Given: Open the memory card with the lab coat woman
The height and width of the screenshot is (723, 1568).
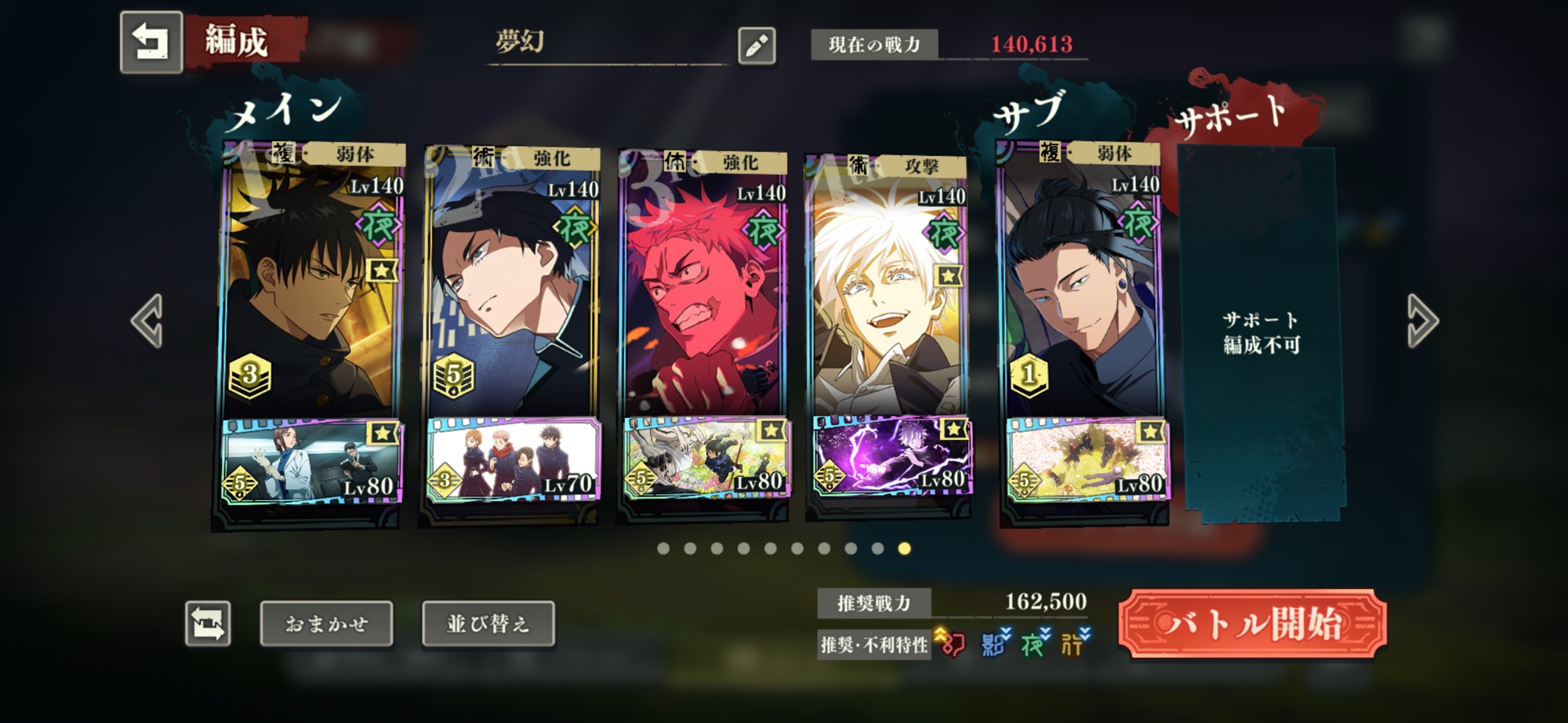Looking at the screenshot, I should (311, 463).
